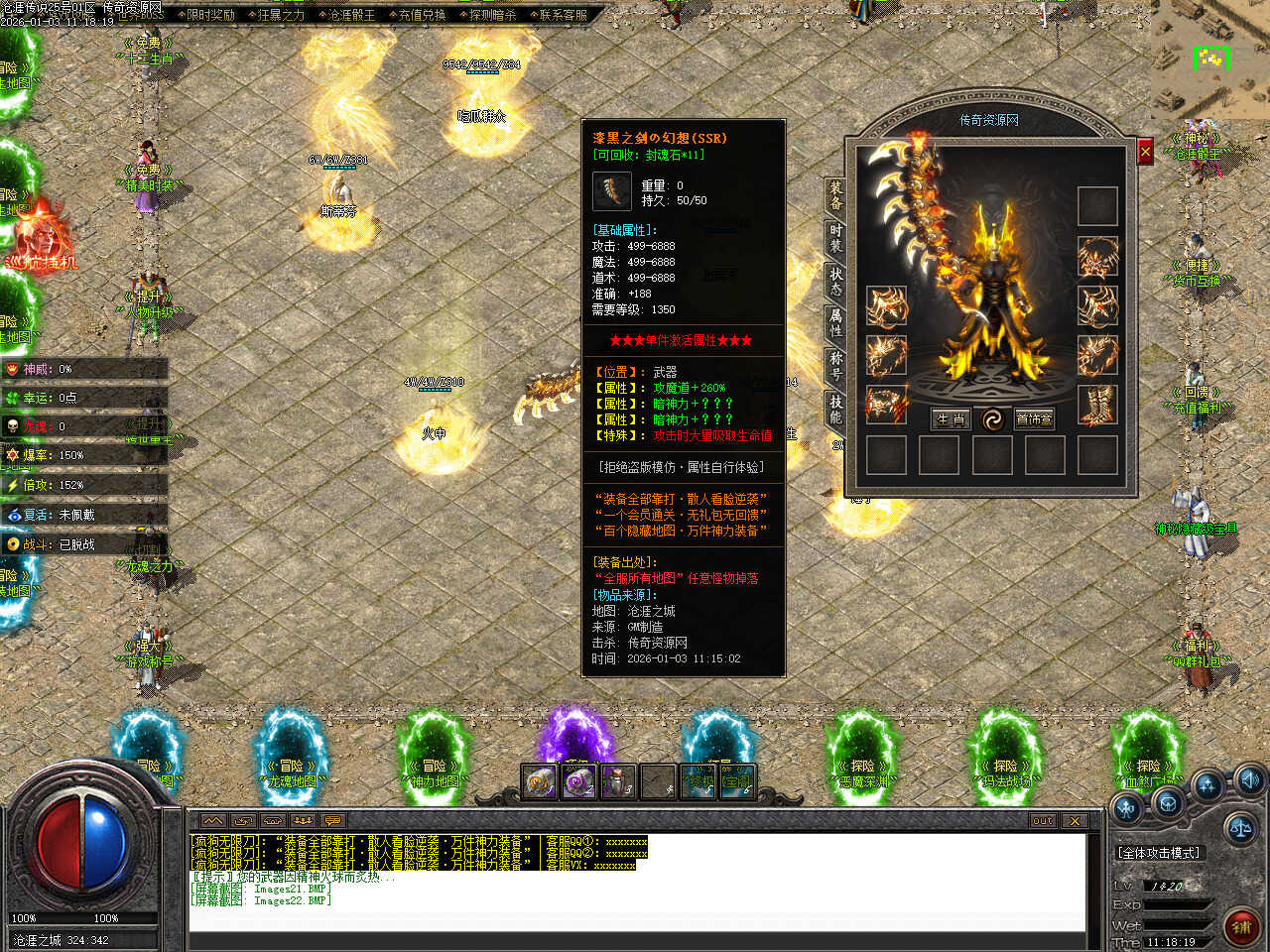Open the 技能 (skills) tab
This screenshot has width=1270, height=952.
click(x=835, y=408)
